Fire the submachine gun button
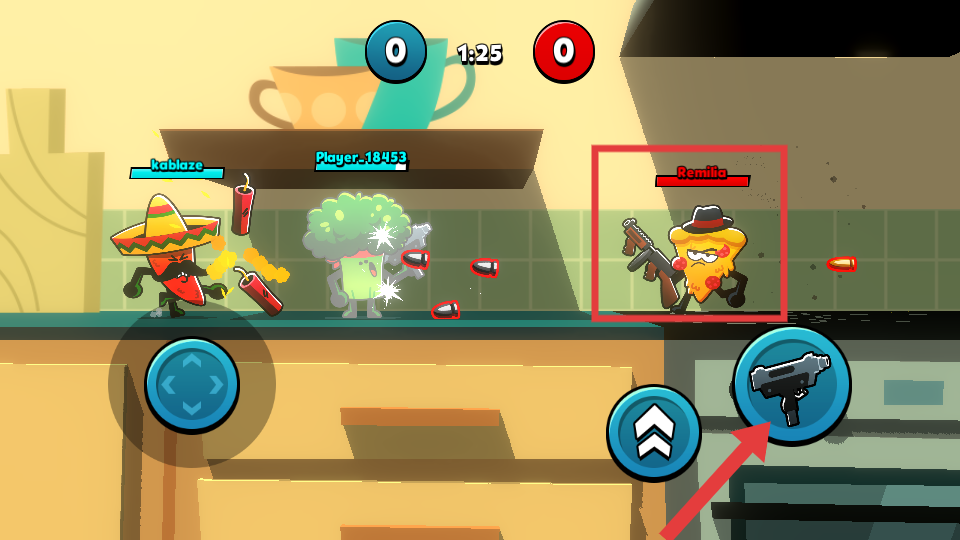 (x=792, y=385)
